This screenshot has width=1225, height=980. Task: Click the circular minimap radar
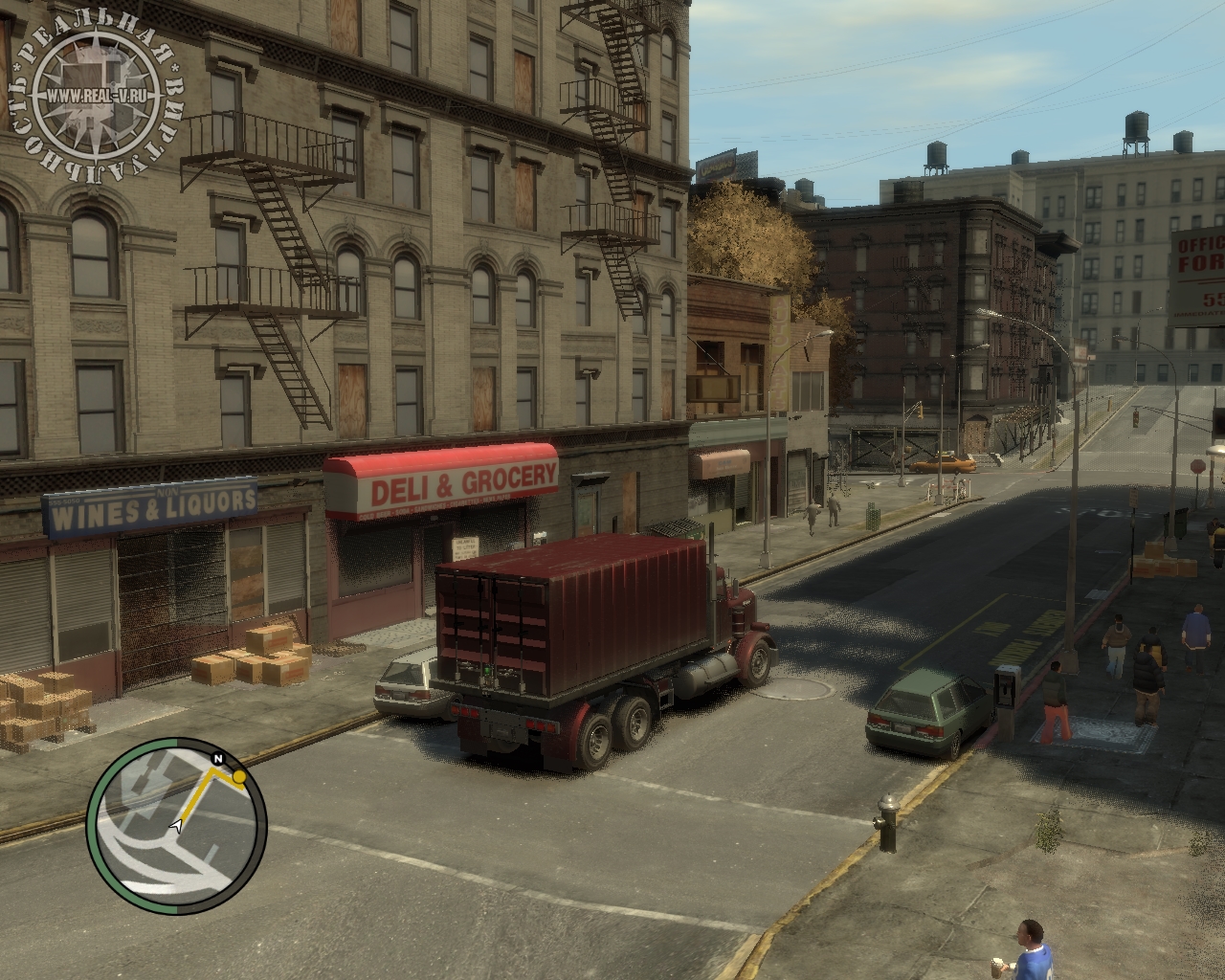tap(176, 826)
